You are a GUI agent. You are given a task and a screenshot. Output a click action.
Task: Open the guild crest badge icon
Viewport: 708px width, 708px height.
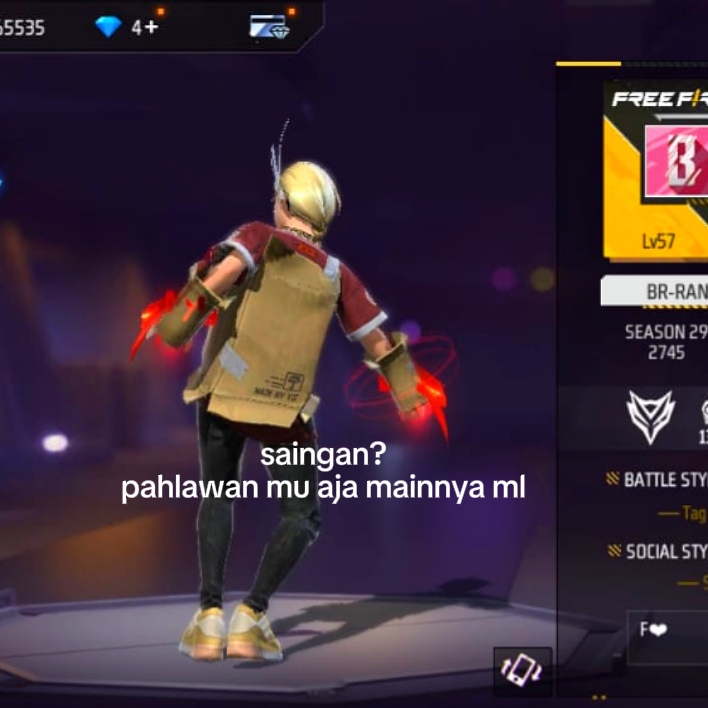[x=650, y=416]
